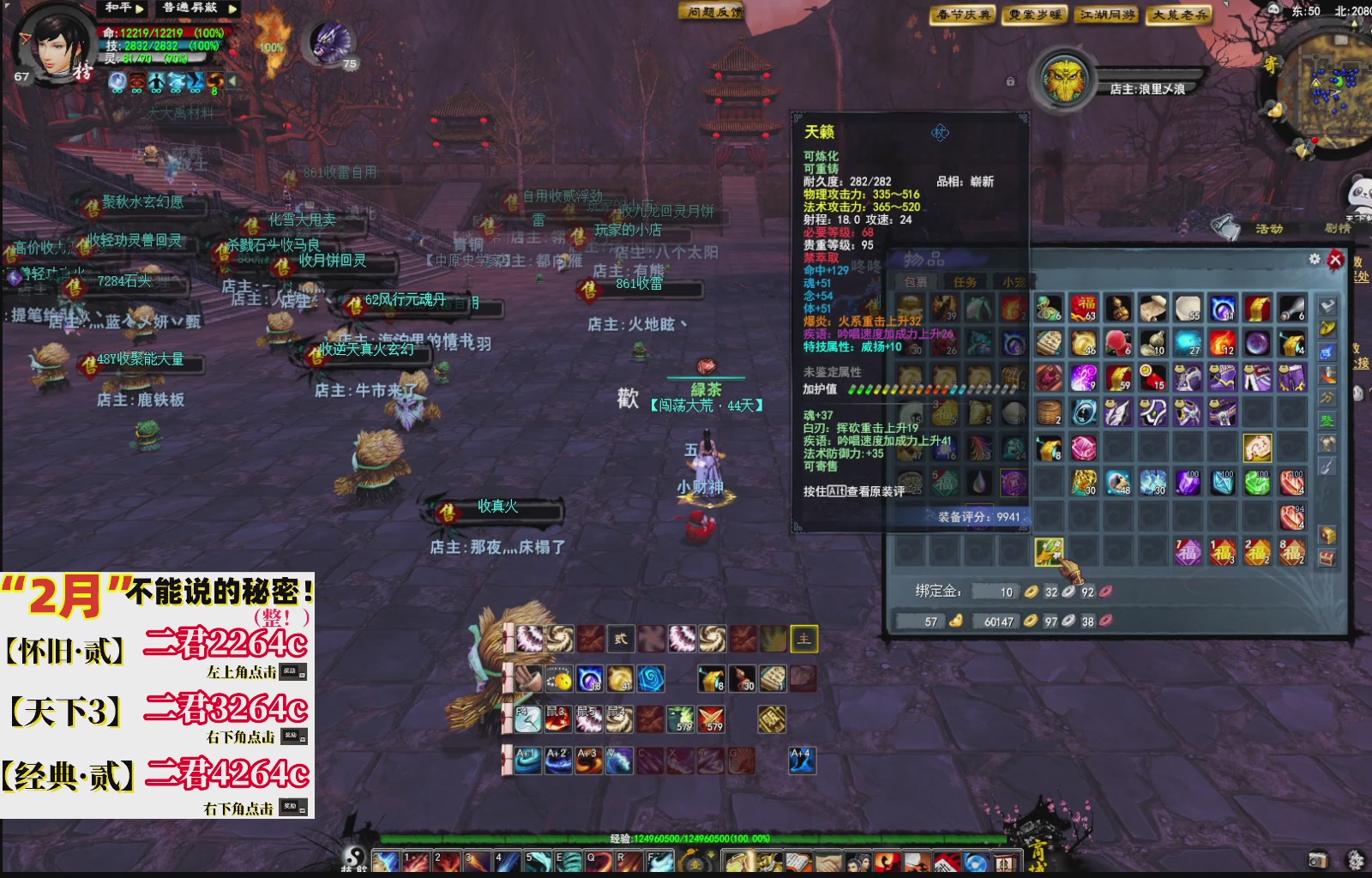Viewport: 1372px width, 878px height.
Task: Open the Tai Chi icon at the bottom bar
Action: pos(353,854)
